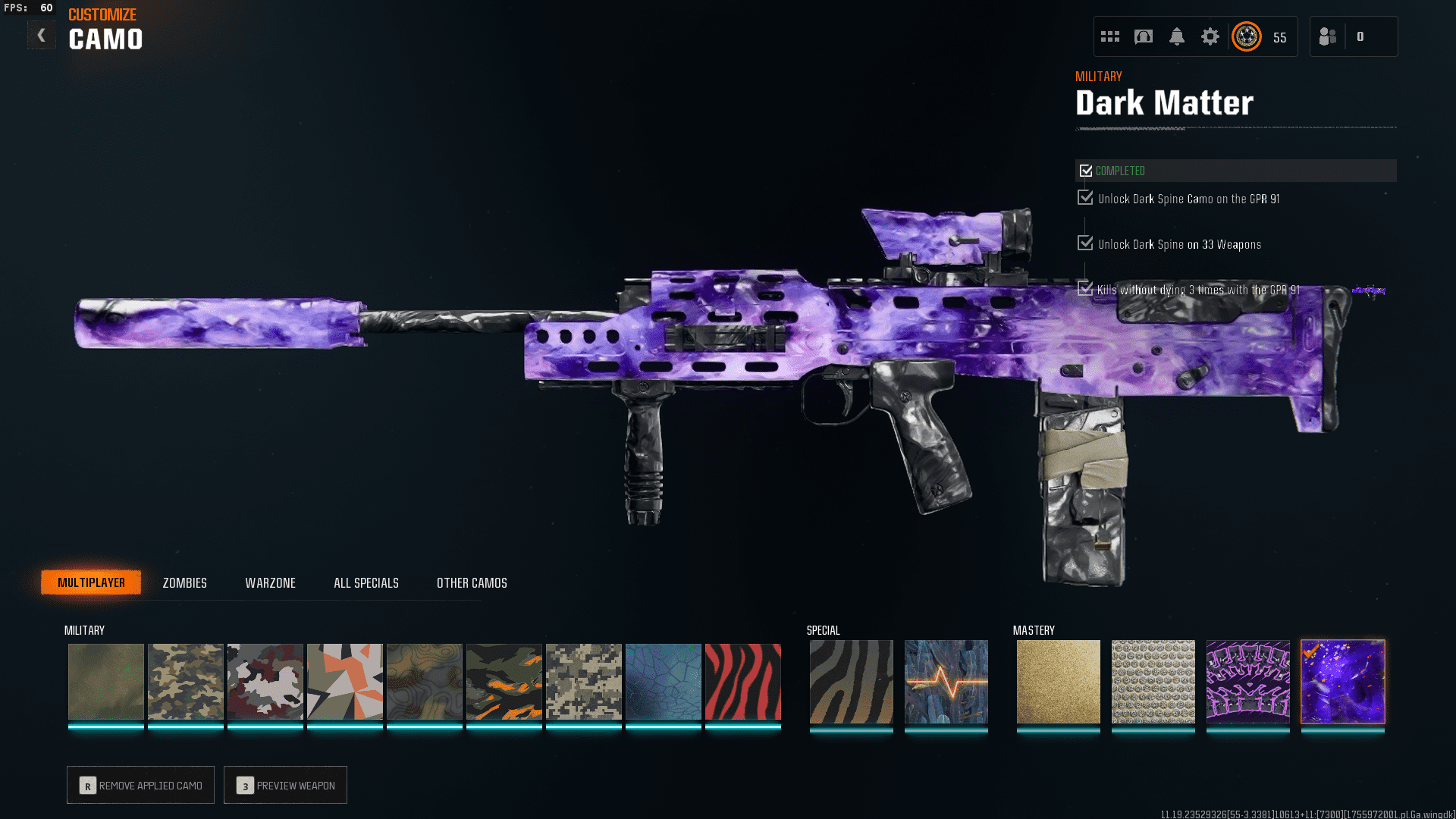Pick the gold mastery camo

(1058, 681)
